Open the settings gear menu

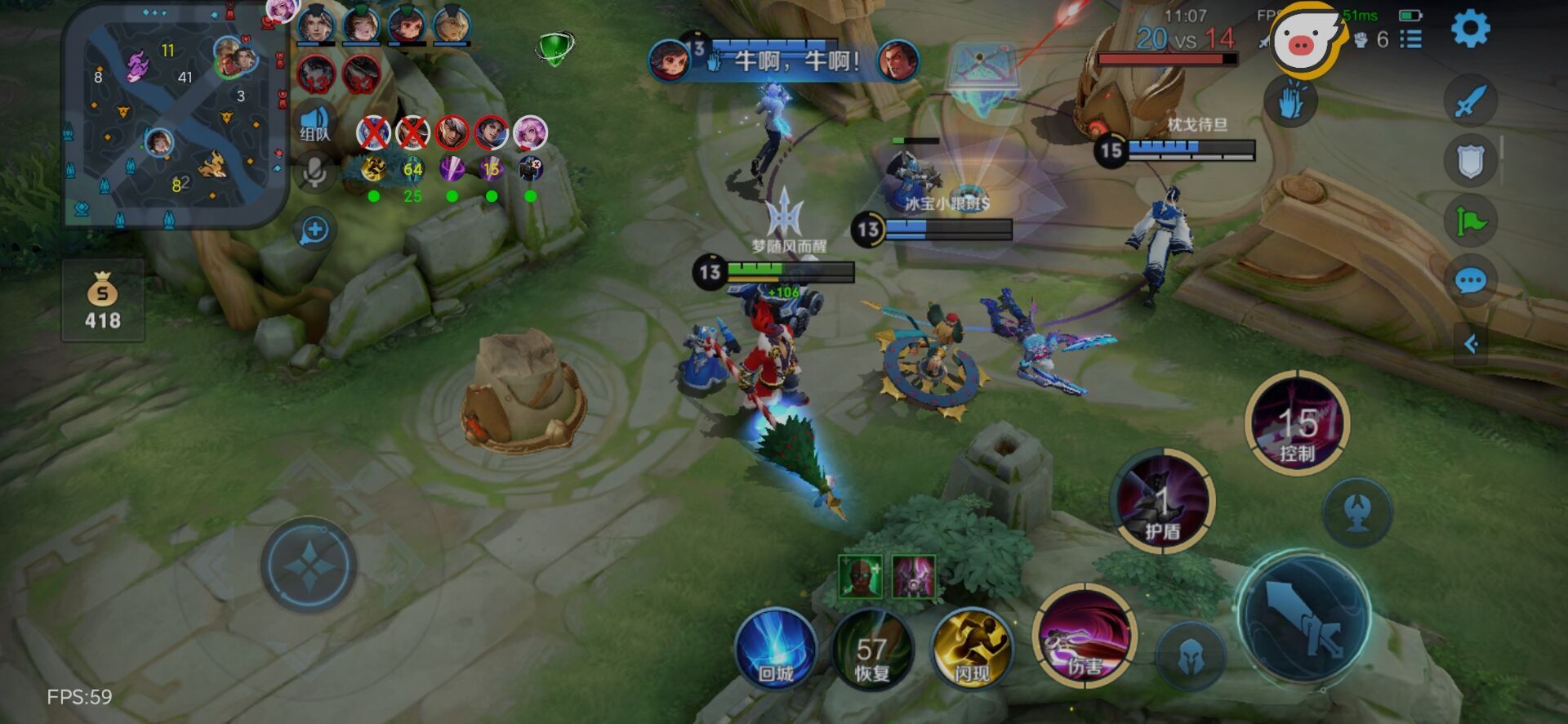click(1470, 29)
